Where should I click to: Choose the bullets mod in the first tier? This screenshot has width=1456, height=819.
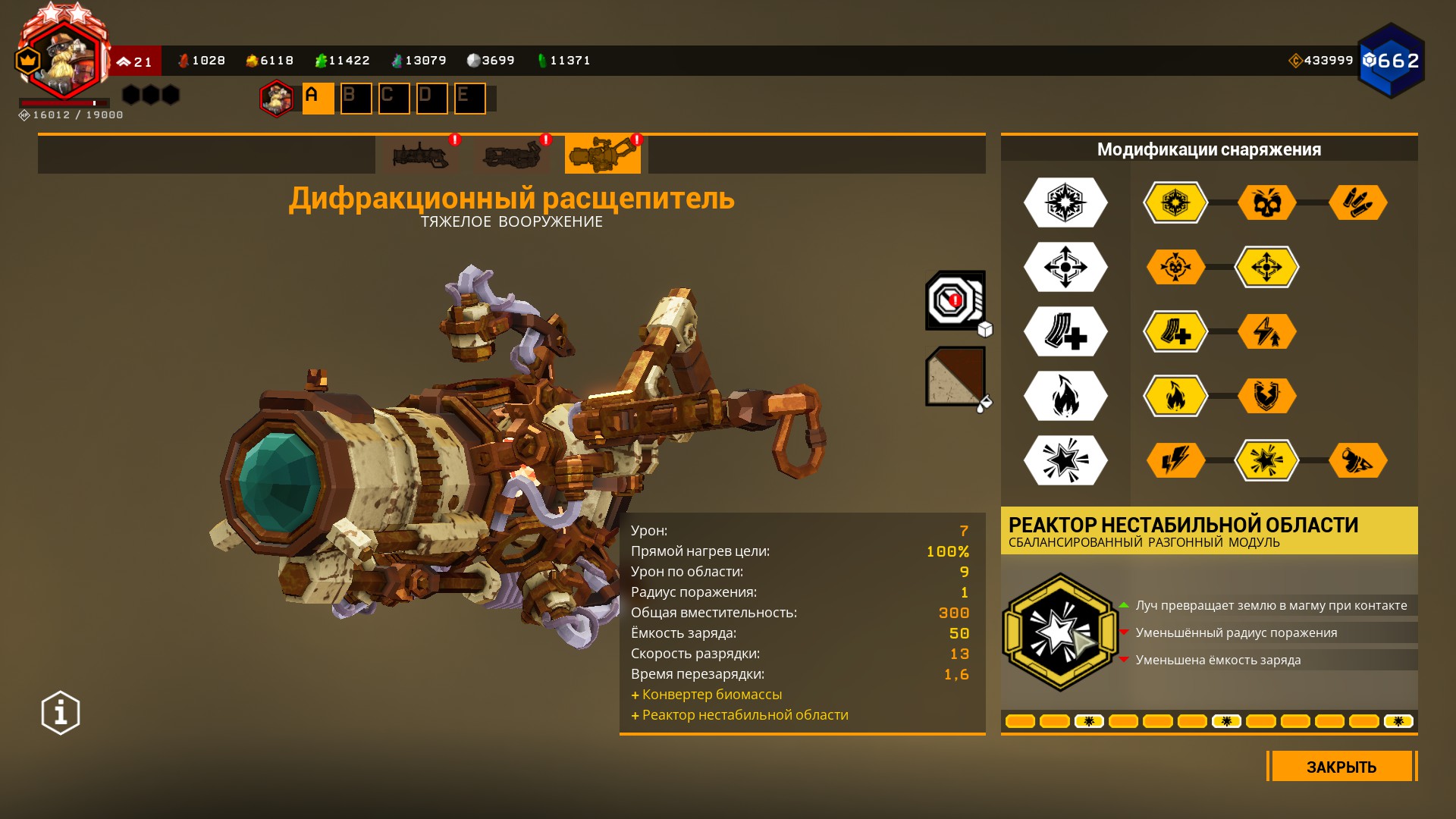[1357, 202]
